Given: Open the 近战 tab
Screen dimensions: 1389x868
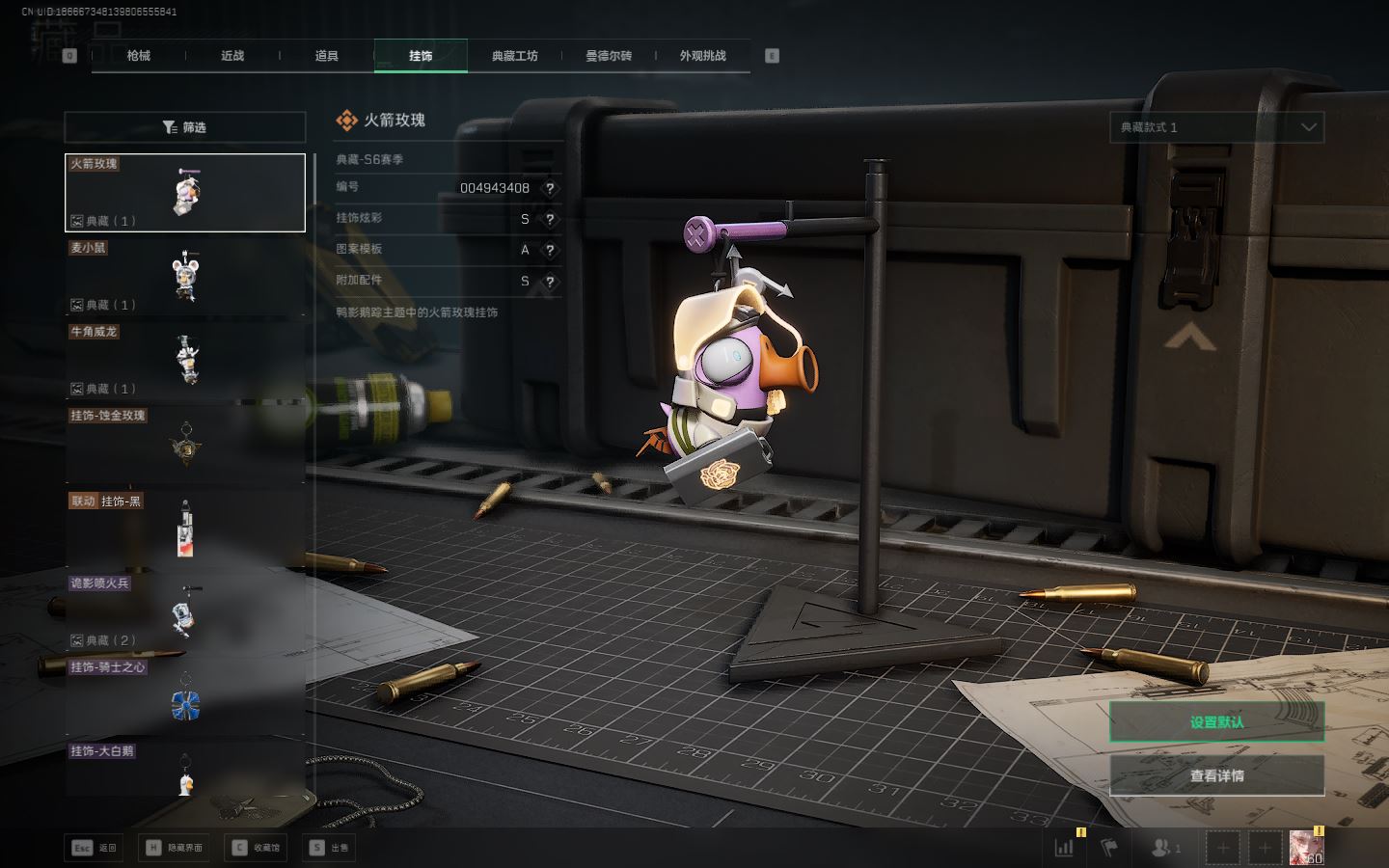Looking at the screenshot, I should 232,56.
